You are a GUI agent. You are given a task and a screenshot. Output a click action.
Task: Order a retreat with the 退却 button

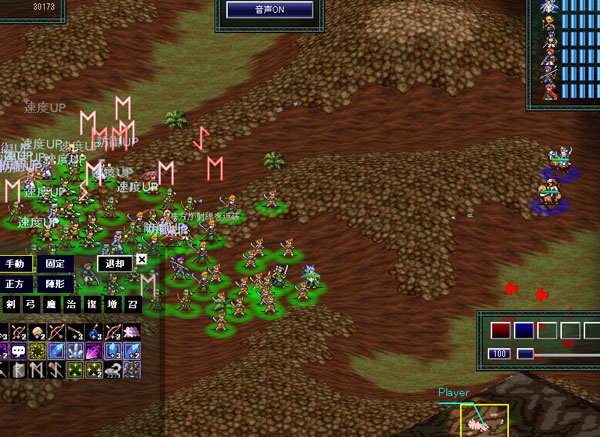pos(114,263)
